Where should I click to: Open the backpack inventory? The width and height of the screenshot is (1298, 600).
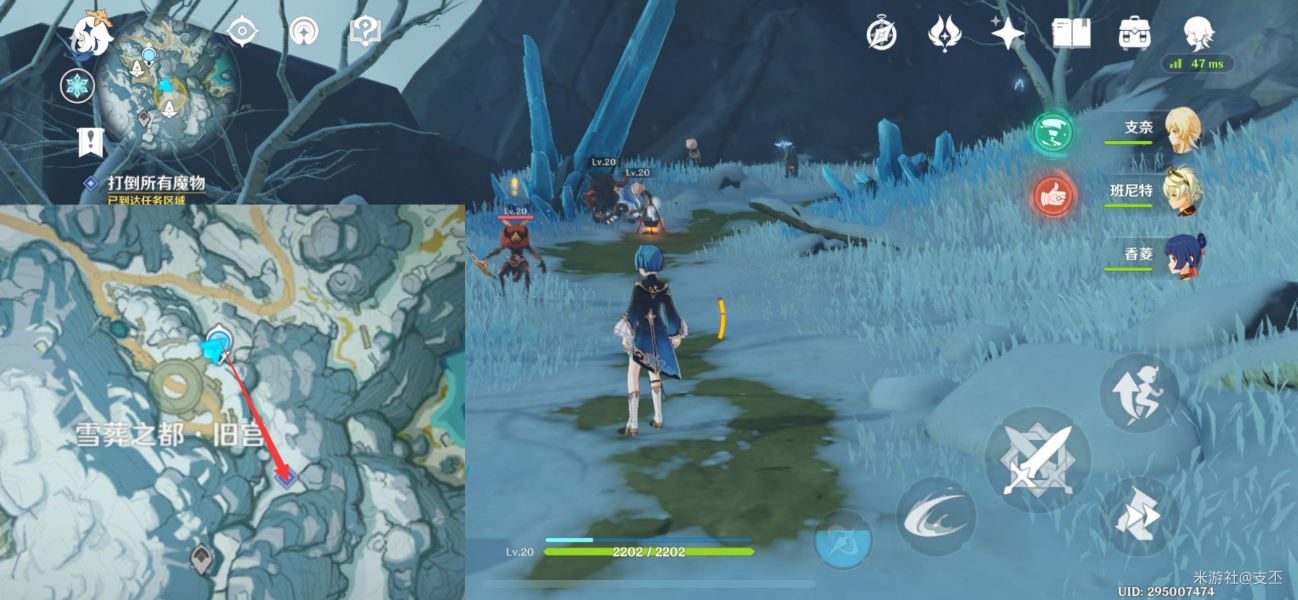point(1133,34)
